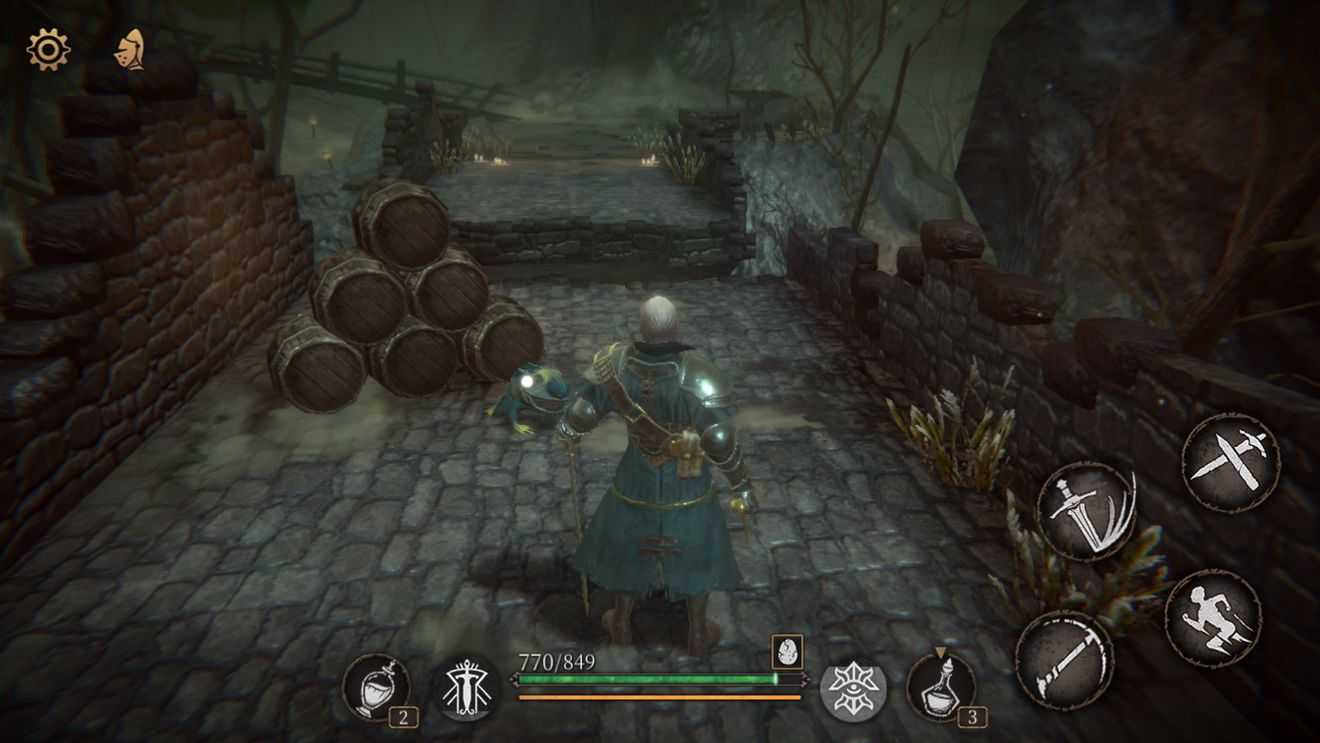Drink the round flask with count 3
Screen dimensions: 1320x743
(941, 687)
